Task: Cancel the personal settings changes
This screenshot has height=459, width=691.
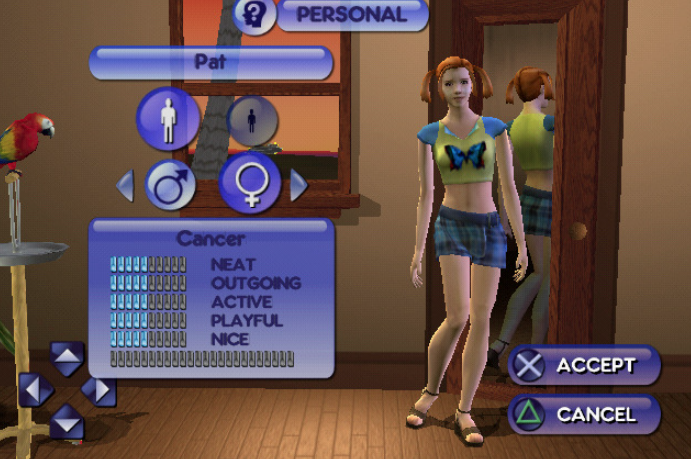Action: [585, 414]
